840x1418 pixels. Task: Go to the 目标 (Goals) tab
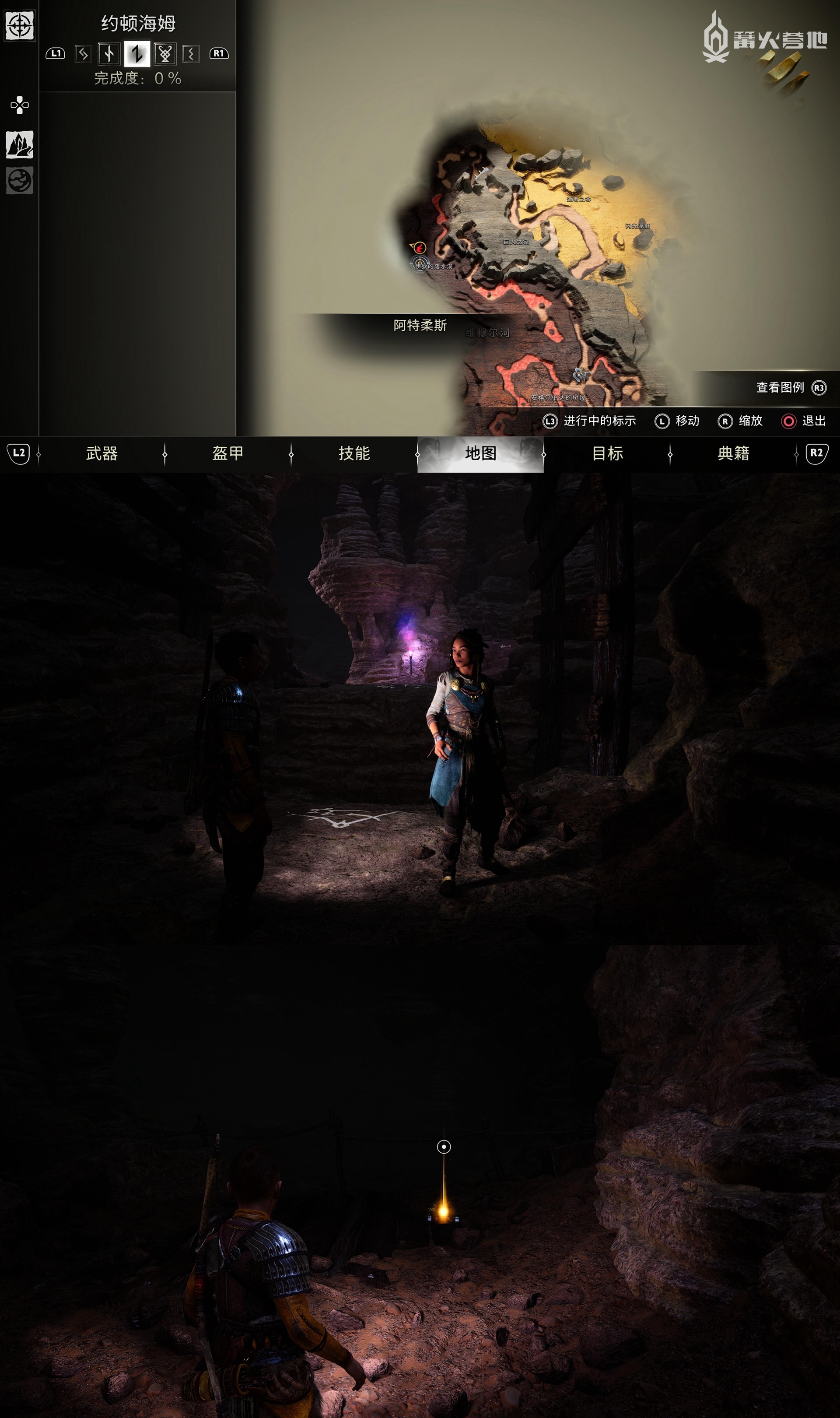click(x=607, y=453)
